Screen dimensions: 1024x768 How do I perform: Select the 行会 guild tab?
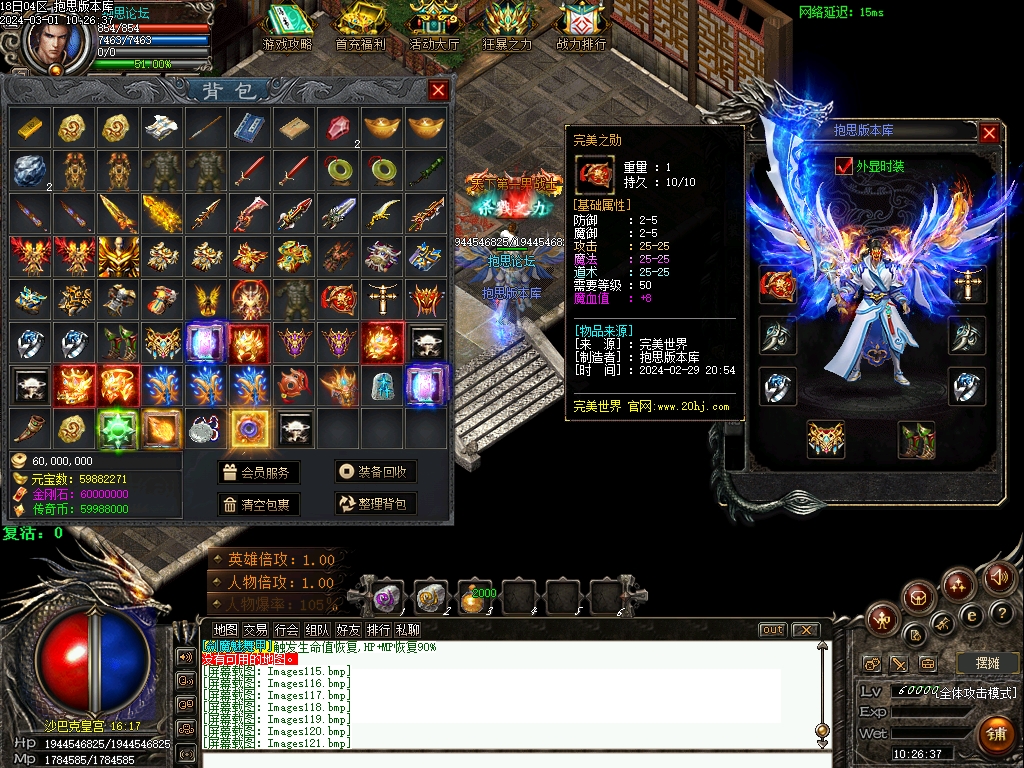(x=287, y=630)
